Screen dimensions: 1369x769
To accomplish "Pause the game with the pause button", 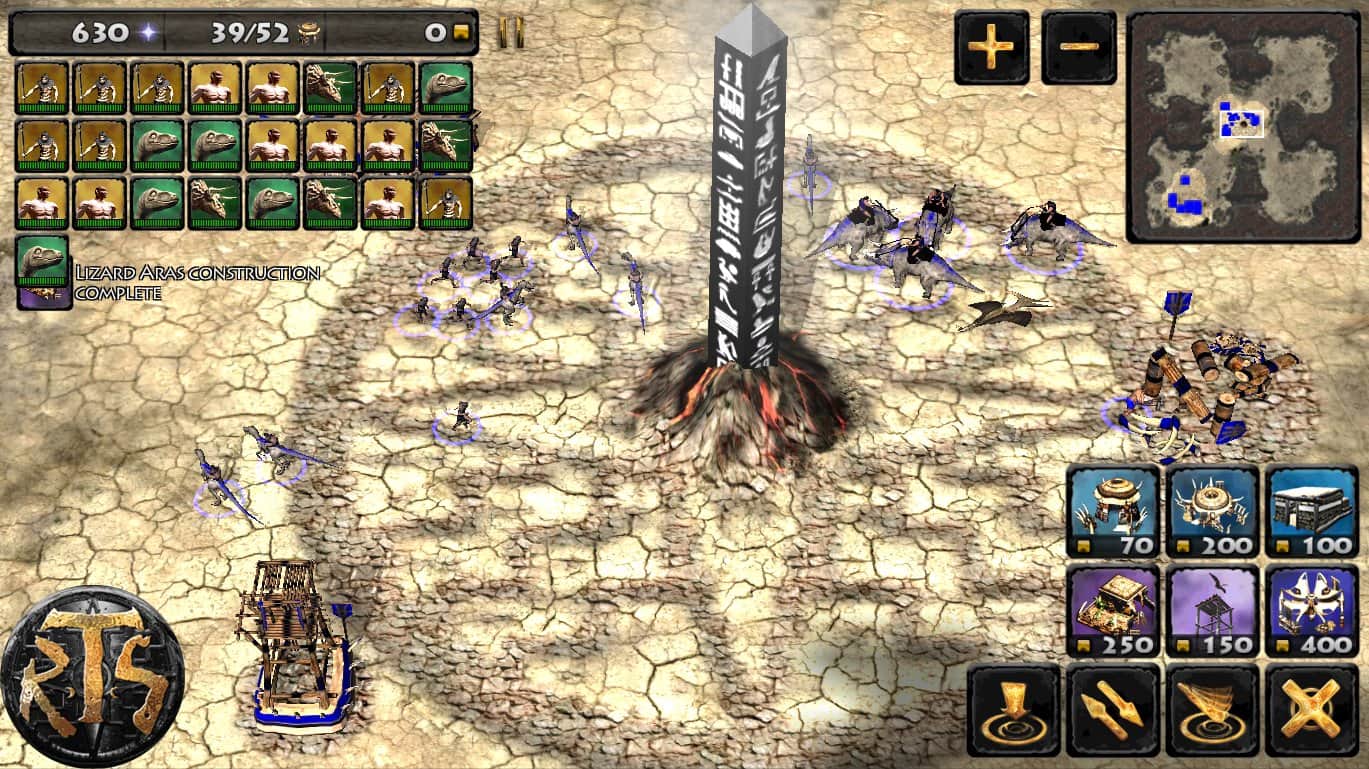I will click(x=511, y=33).
